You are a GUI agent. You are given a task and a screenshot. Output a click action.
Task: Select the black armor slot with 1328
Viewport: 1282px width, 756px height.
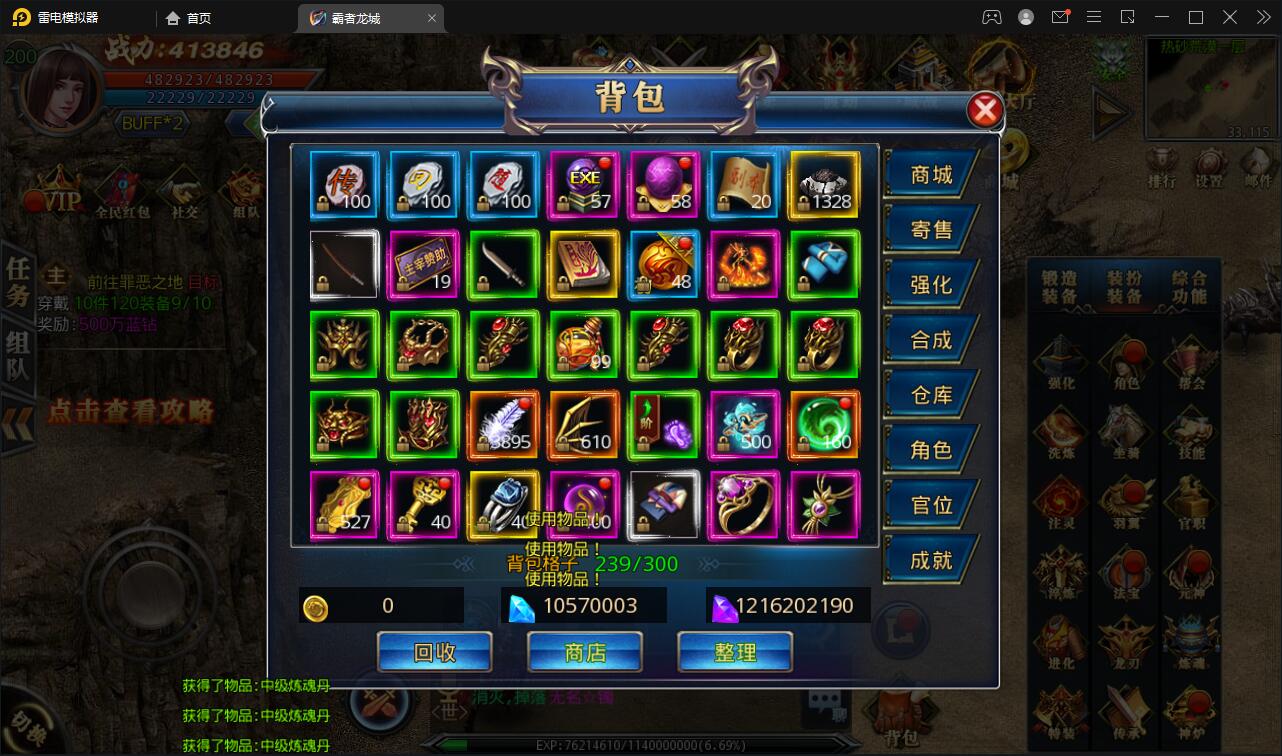tap(824, 185)
